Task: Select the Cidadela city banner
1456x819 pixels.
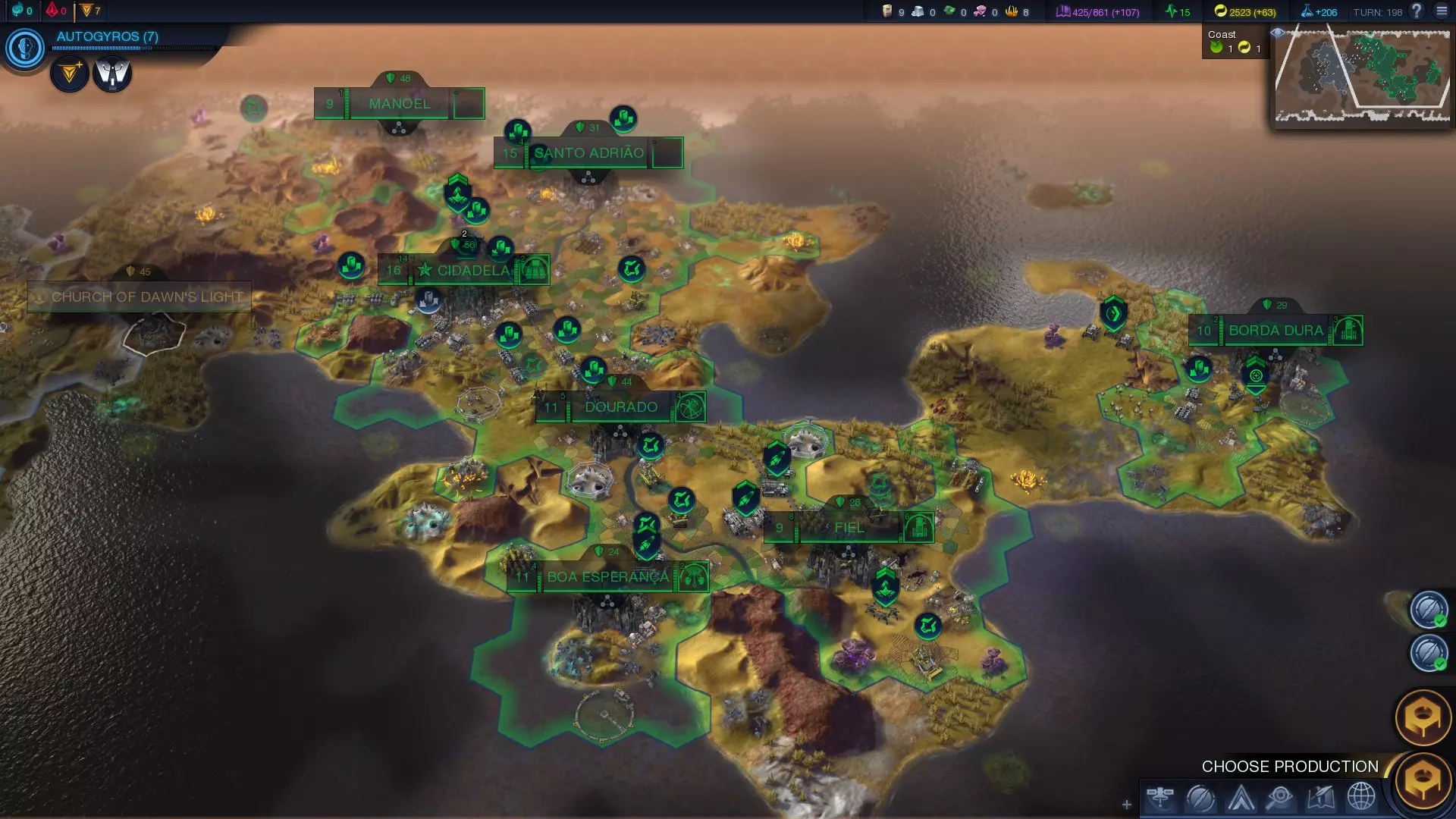Action: click(x=472, y=271)
